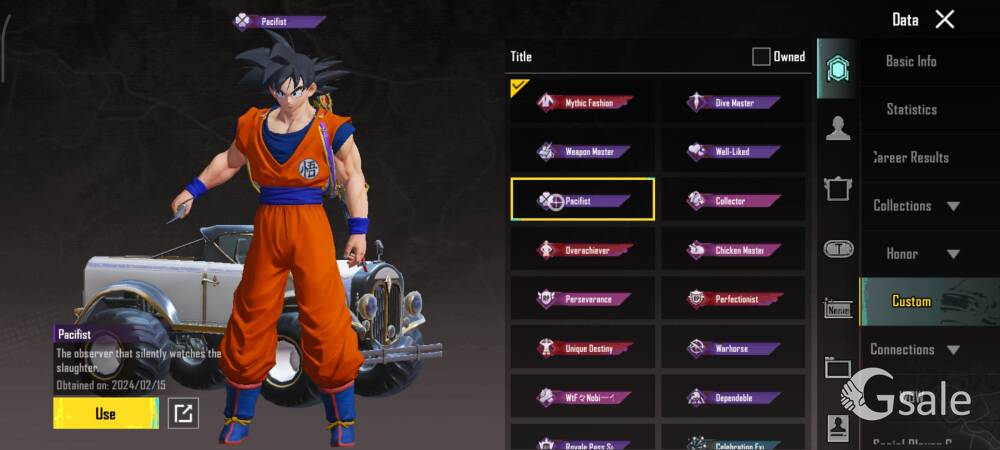
Task: Choose the Unique Destiny title
Action: point(583,347)
